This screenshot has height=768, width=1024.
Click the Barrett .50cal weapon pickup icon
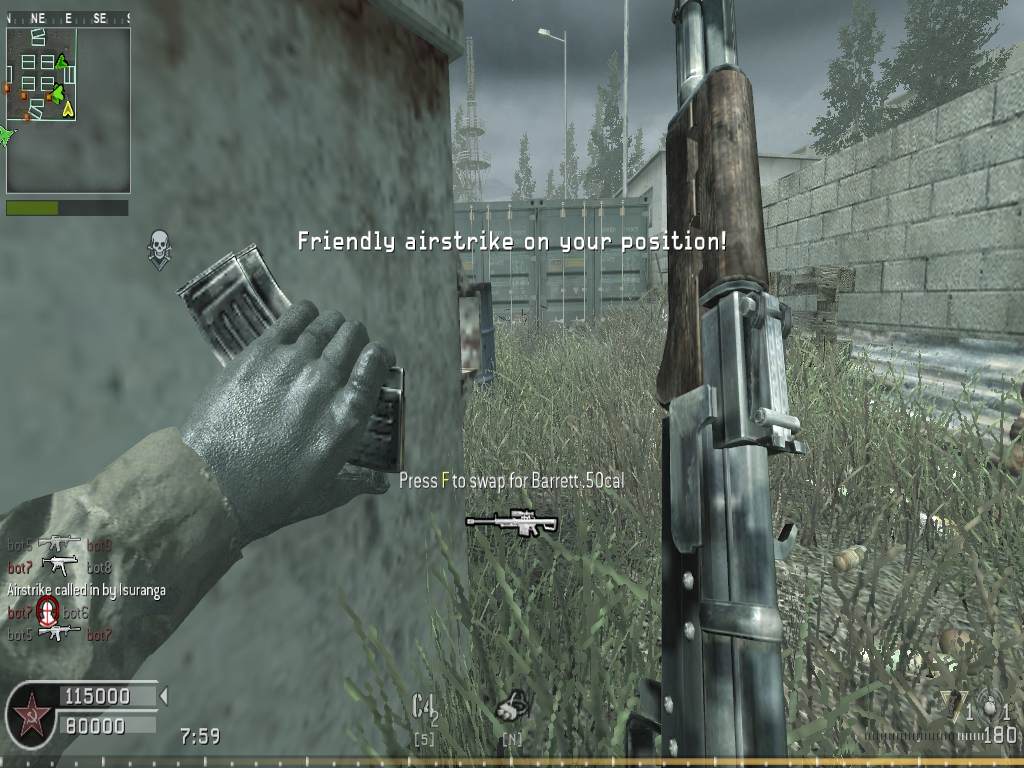(511, 521)
